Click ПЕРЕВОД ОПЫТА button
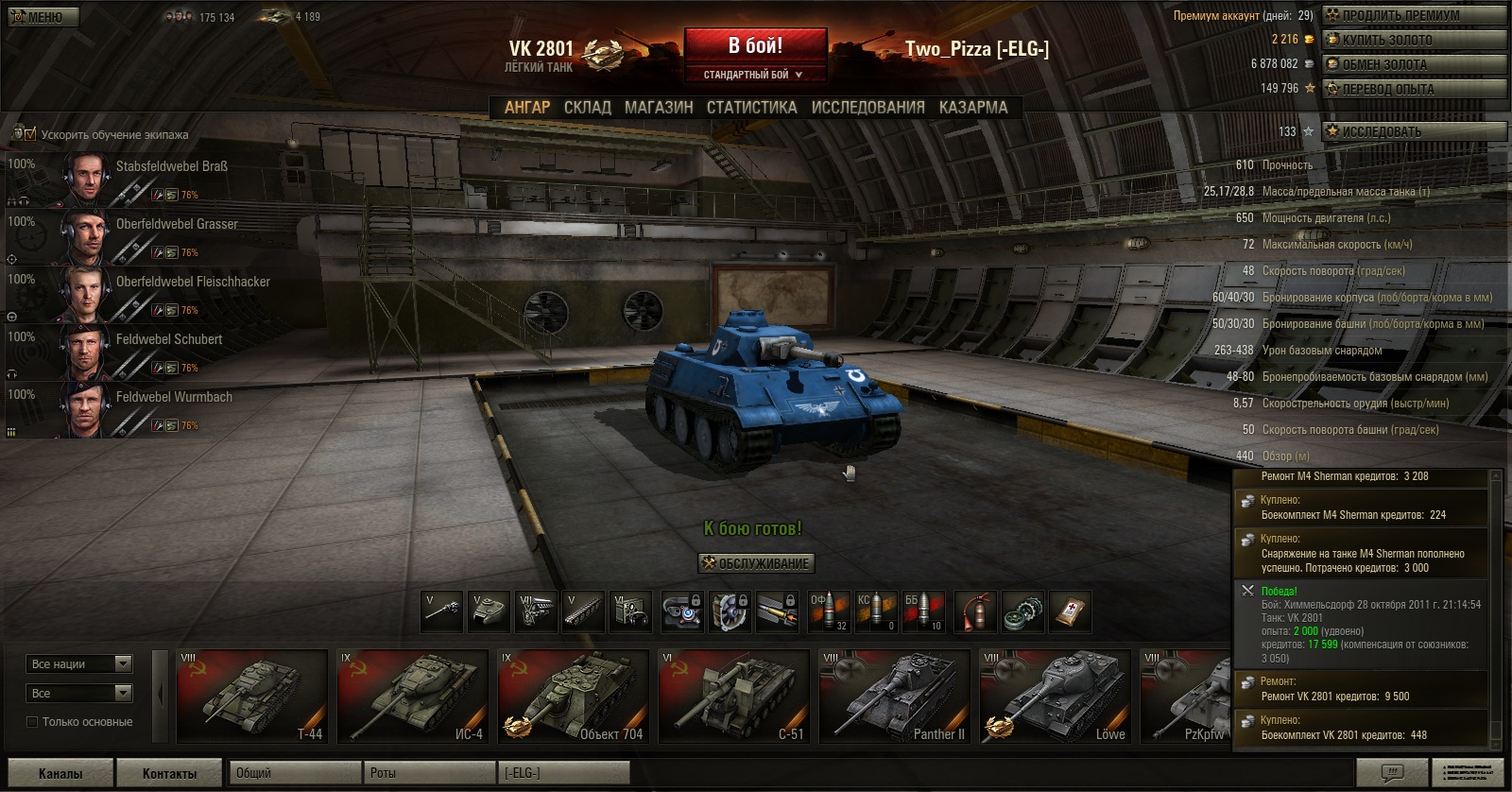This screenshot has width=1512, height=792. 1413,89
